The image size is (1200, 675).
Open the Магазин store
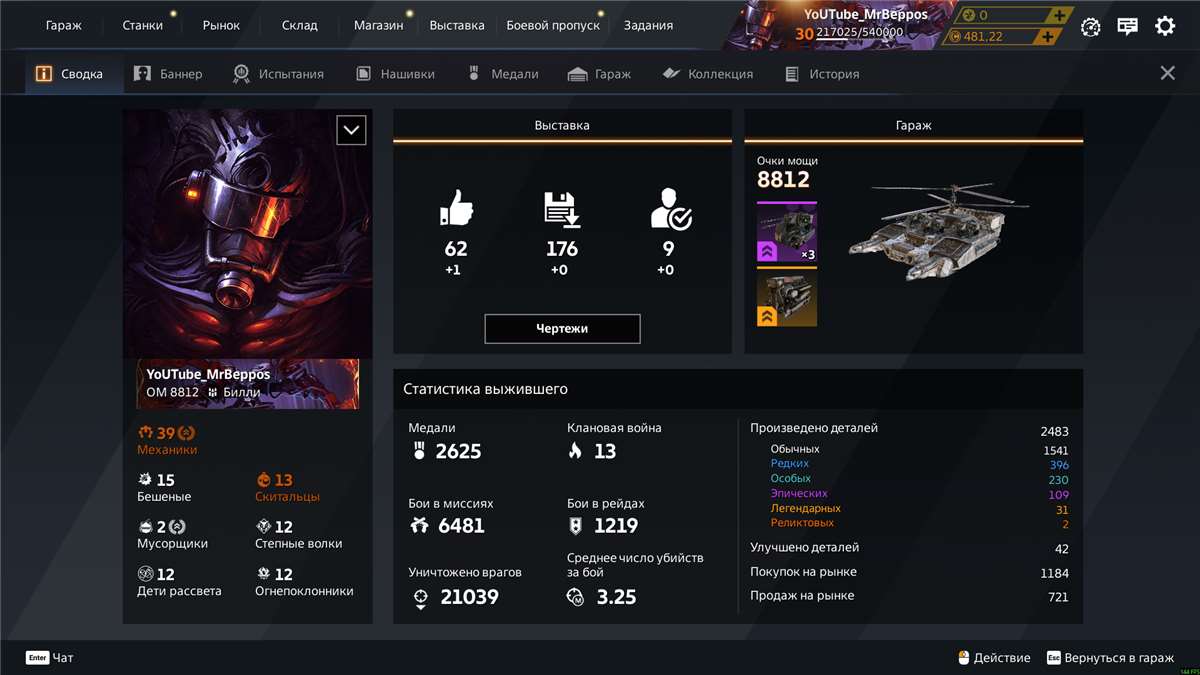[378, 25]
